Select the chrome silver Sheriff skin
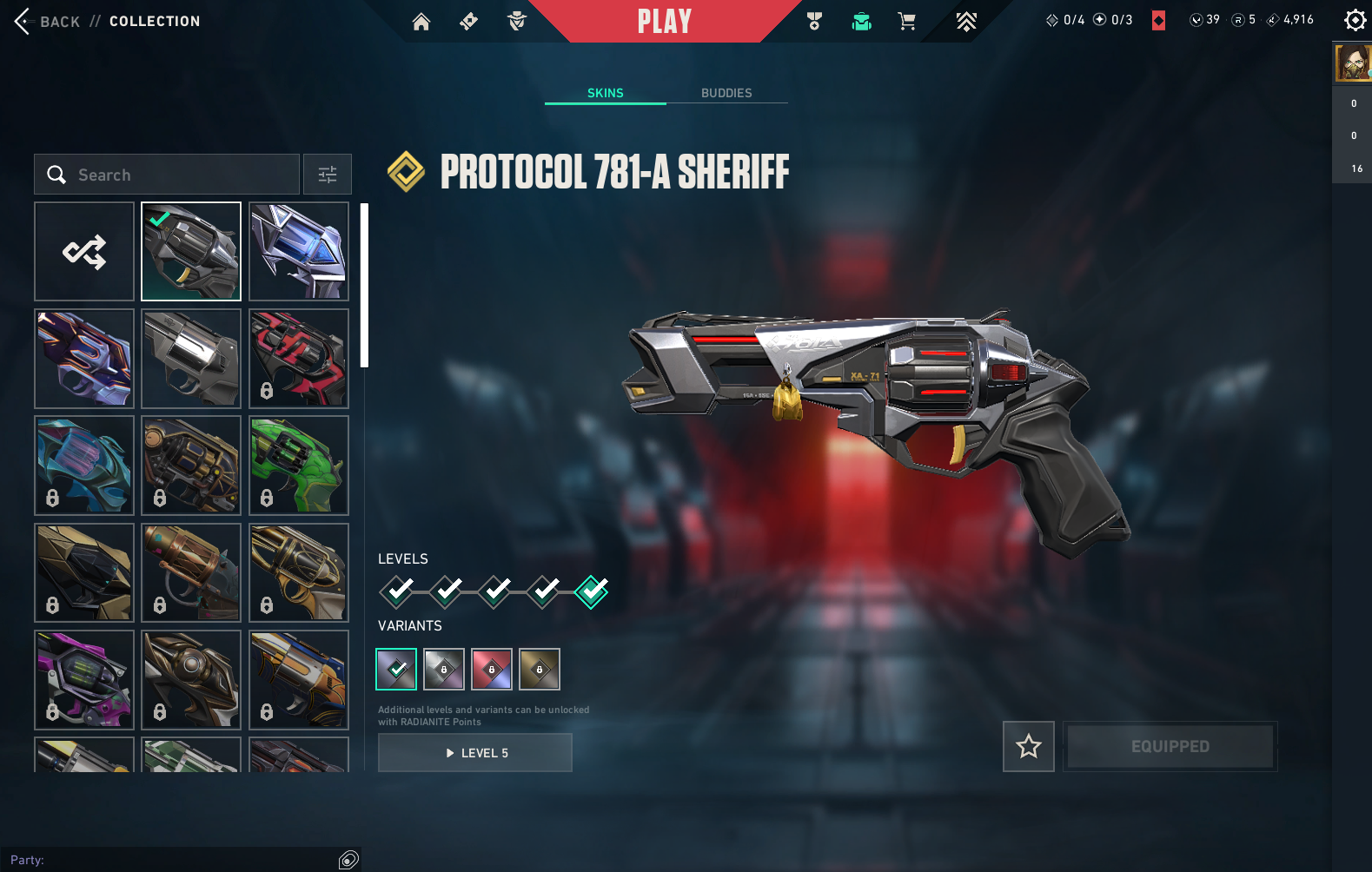This screenshot has width=1372, height=872. tap(191, 359)
